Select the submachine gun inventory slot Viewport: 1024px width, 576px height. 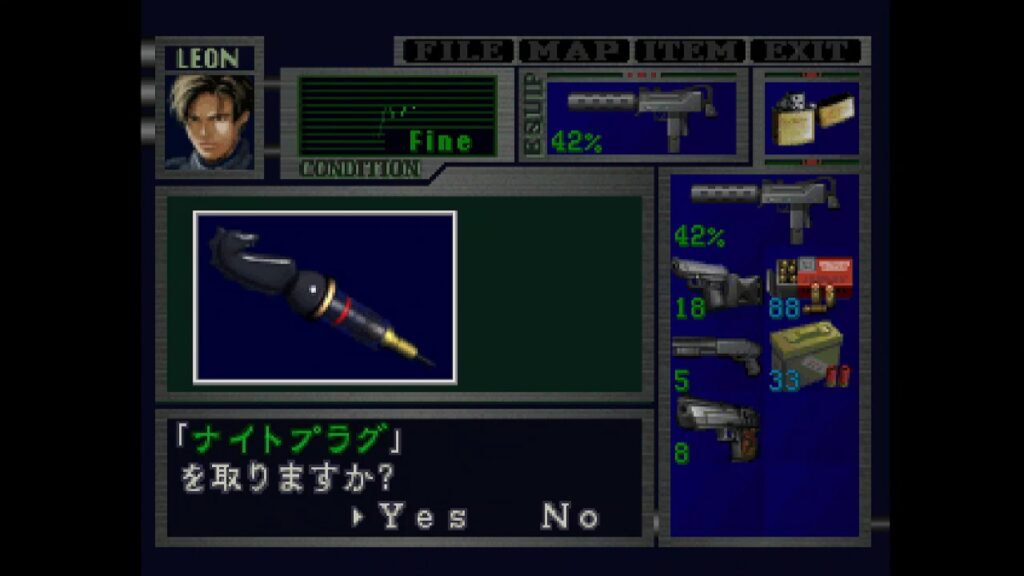tap(764, 210)
